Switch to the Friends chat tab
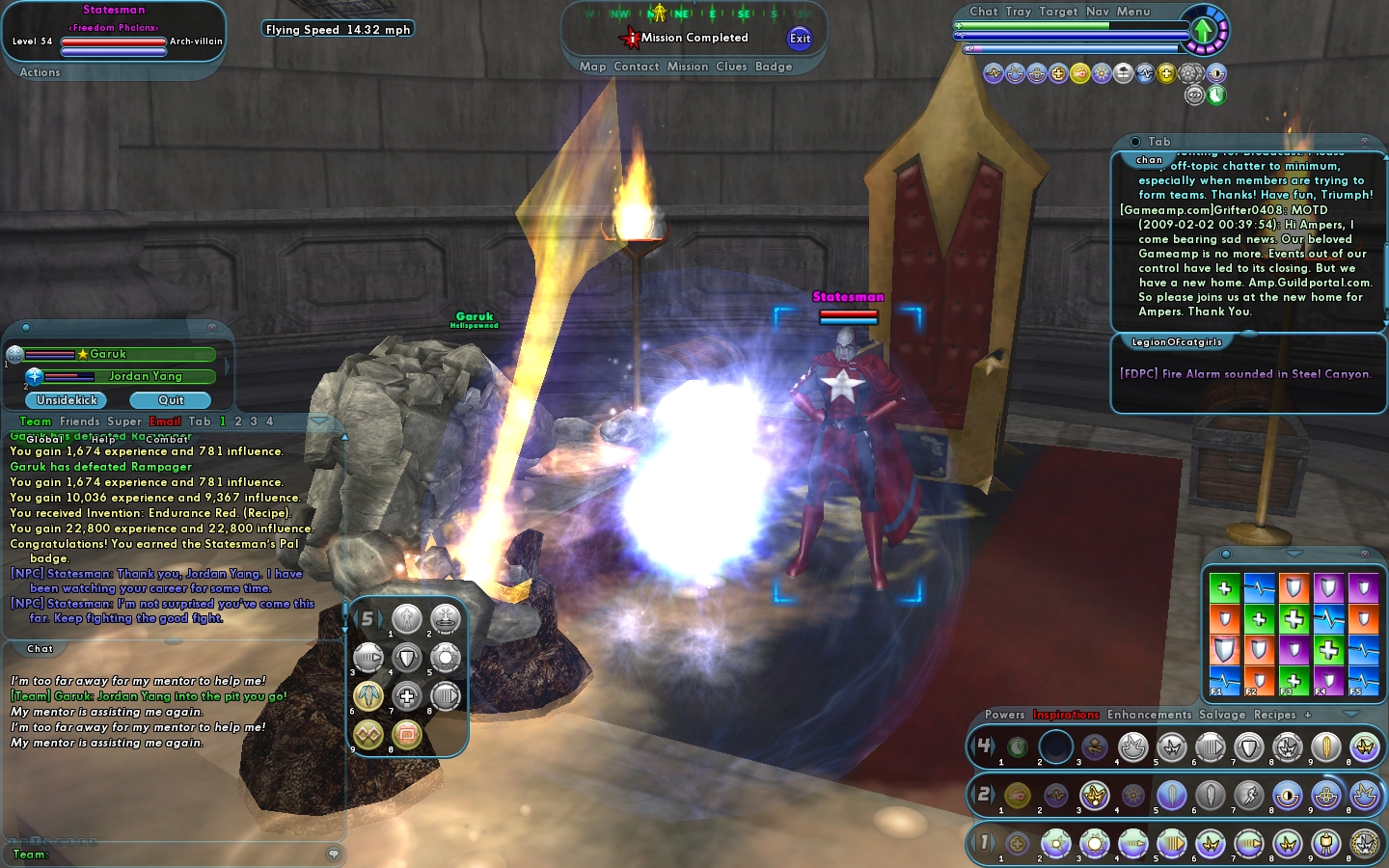Image resolution: width=1389 pixels, height=868 pixels. point(79,421)
